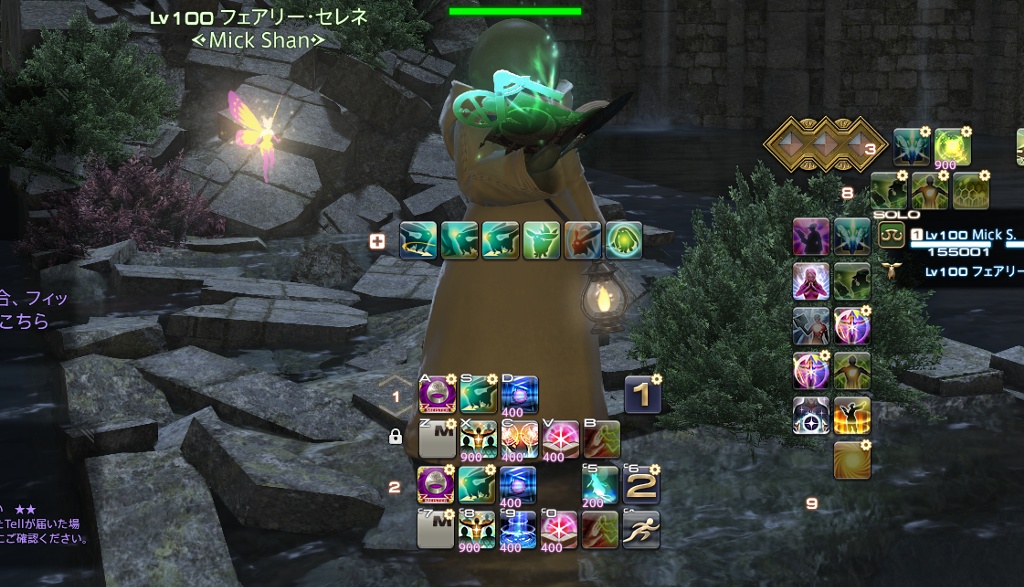Target Mick S. in the party list
The image size is (1024, 587).
970,235
